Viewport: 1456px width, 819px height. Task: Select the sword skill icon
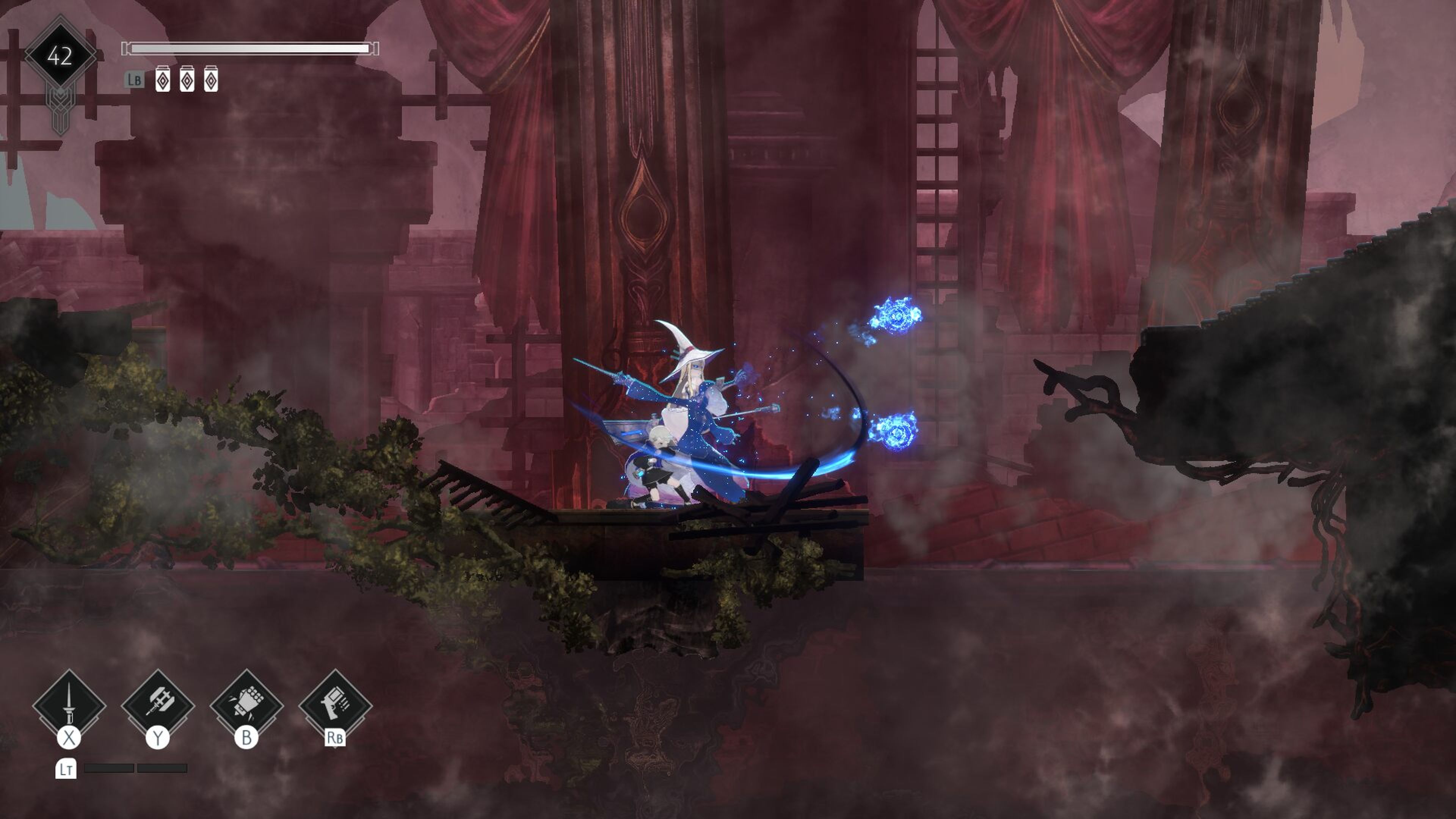coord(69,704)
